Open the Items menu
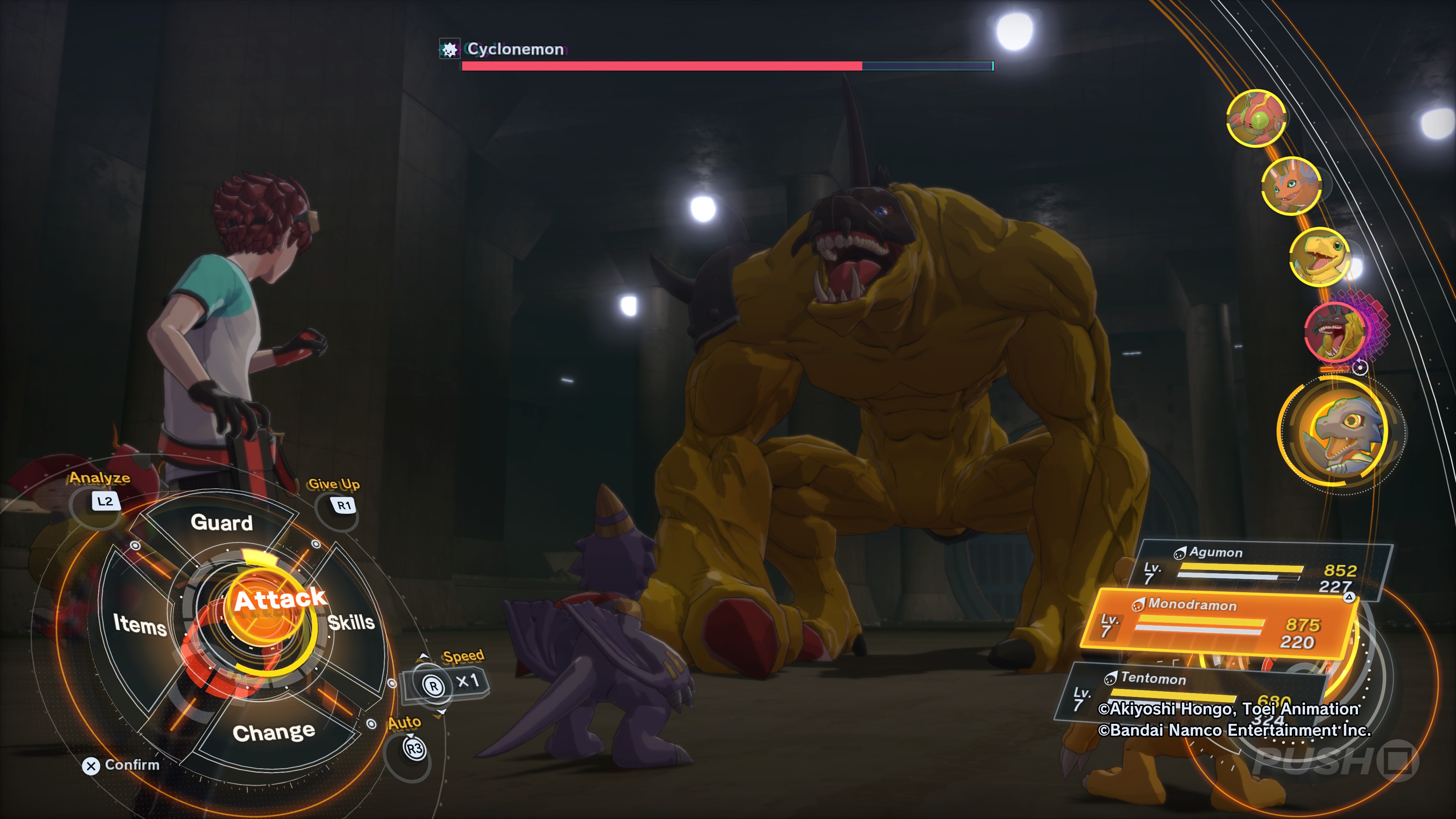Viewport: 1456px width, 819px height. tap(140, 624)
